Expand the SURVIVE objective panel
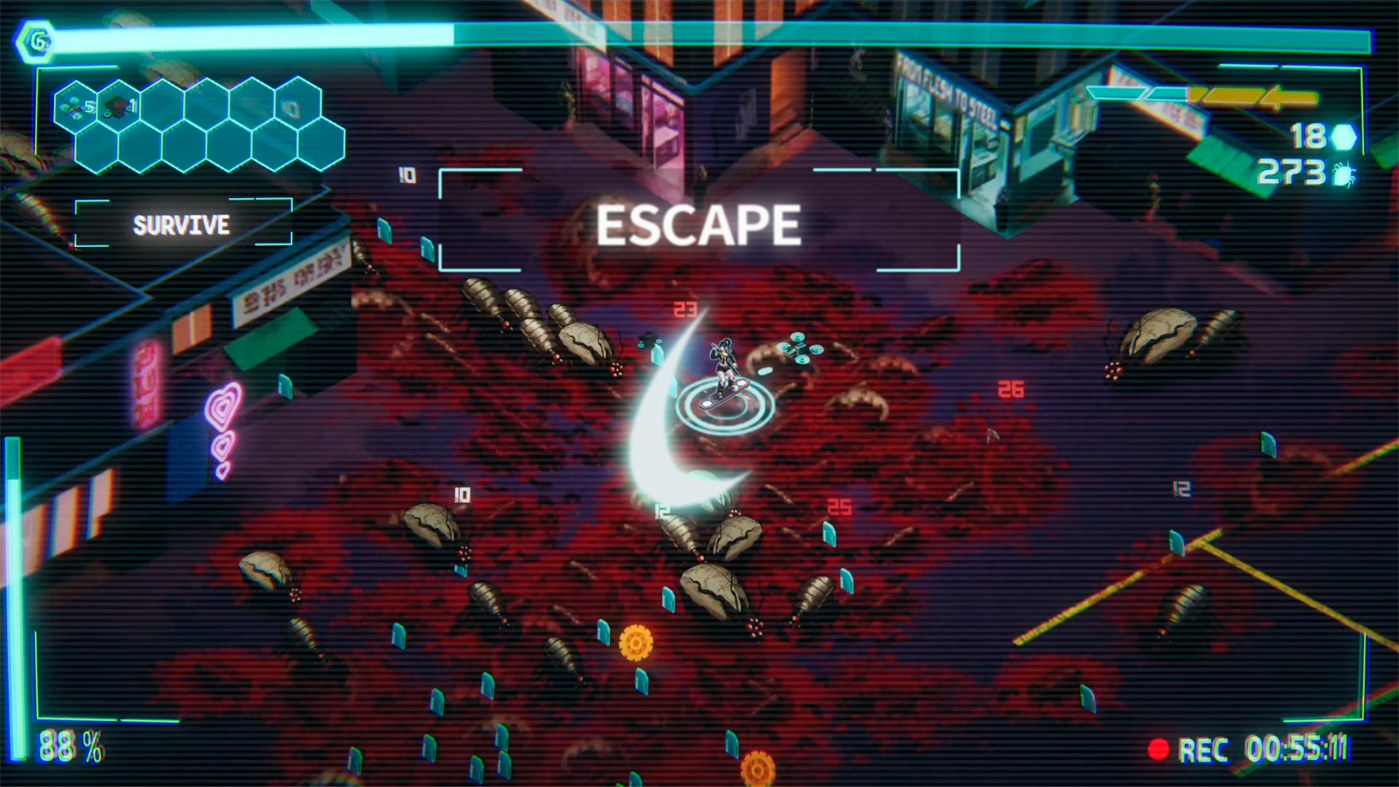 (180, 225)
